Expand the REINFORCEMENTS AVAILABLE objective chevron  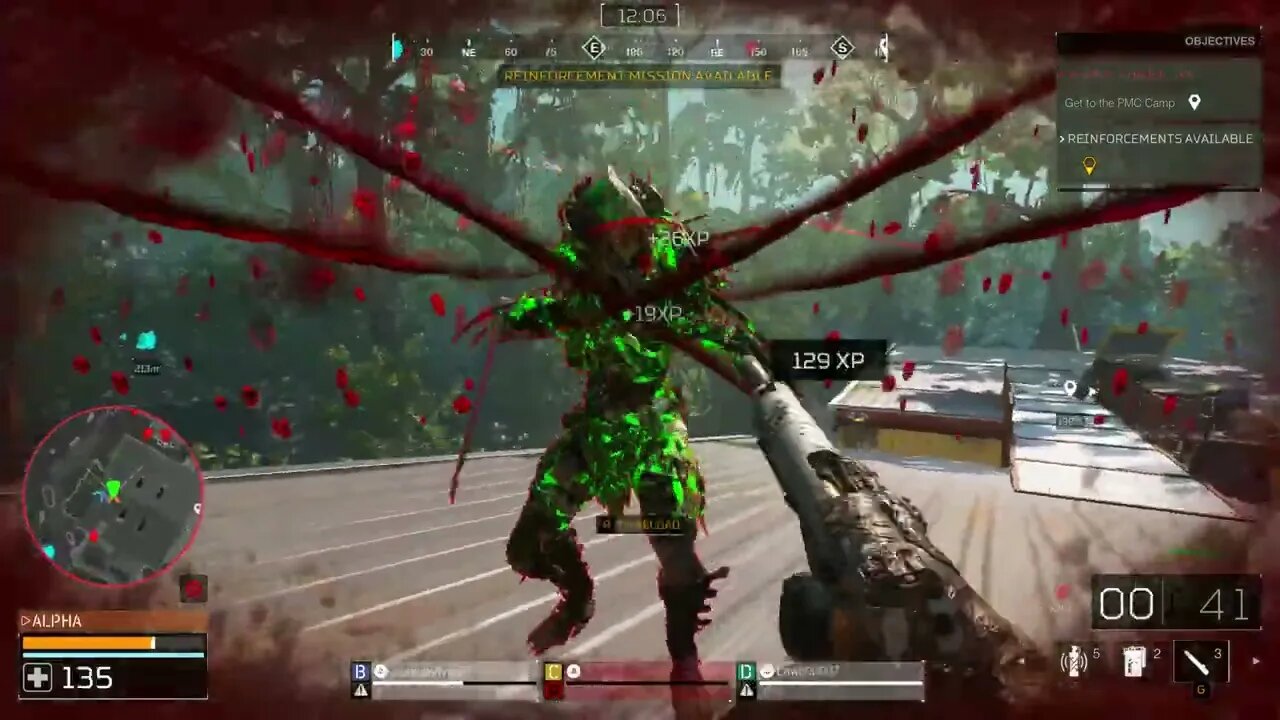tap(1063, 139)
